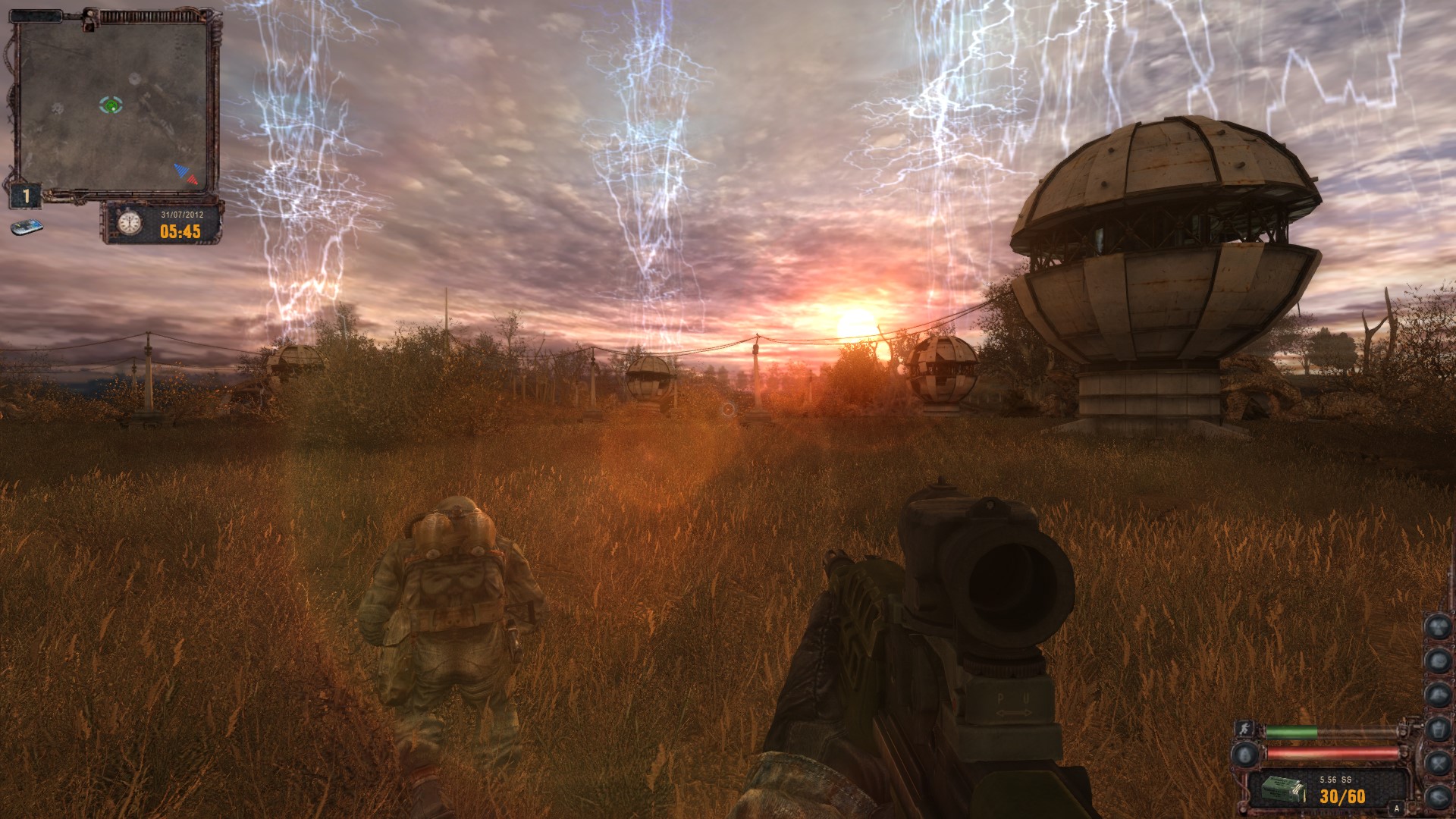Click the running man stamina icon
1456x819 pixels.
(1244, 730)
